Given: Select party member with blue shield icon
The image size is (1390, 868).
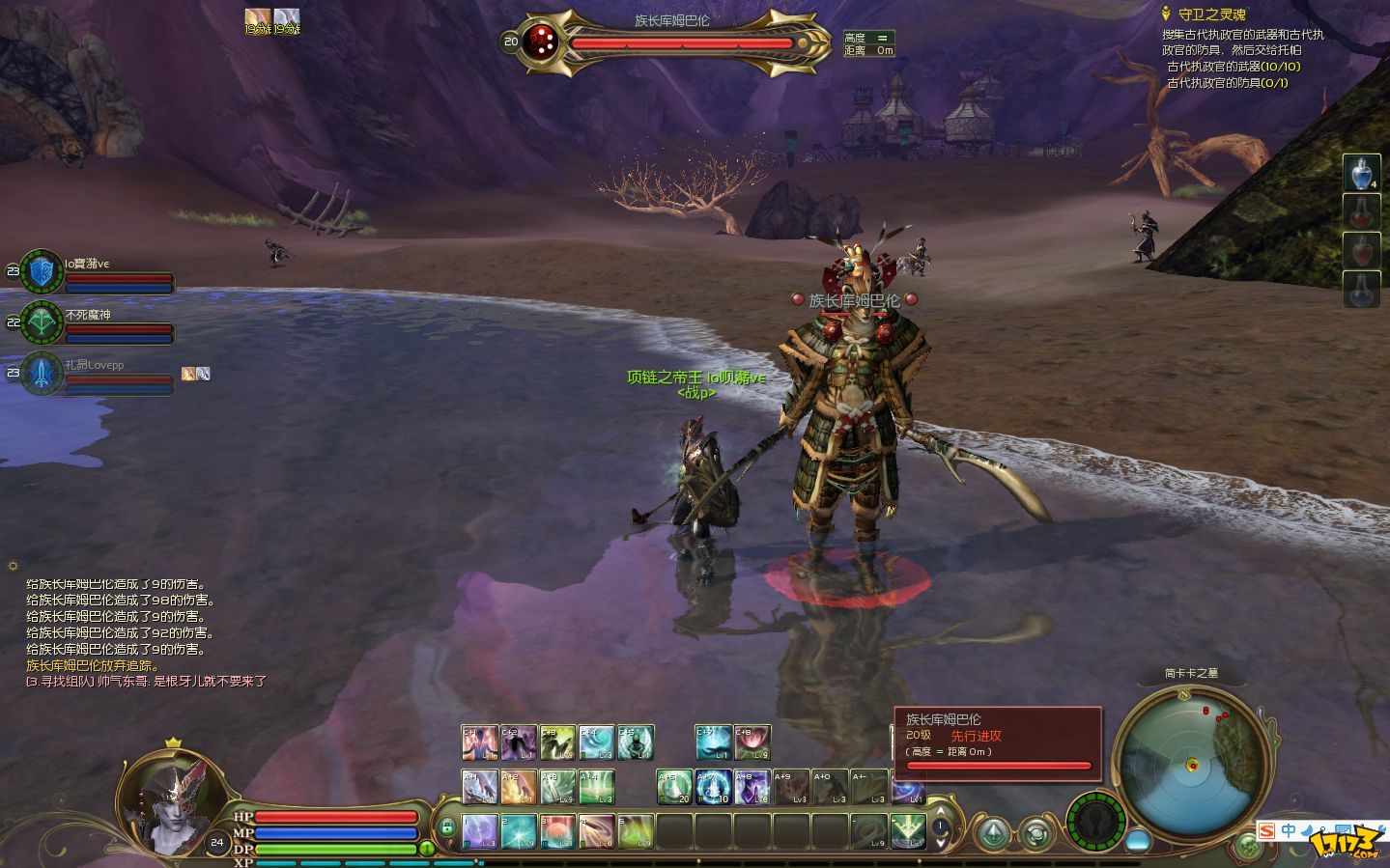Looking at the screenshot, I should 43,271.
